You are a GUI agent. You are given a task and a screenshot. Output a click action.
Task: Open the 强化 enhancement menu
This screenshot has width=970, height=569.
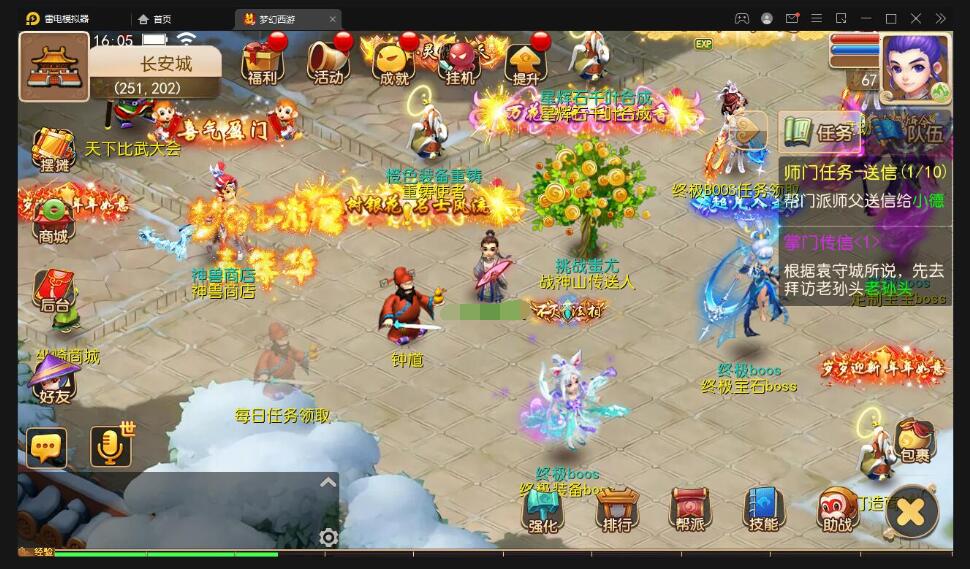click(543, 510)
